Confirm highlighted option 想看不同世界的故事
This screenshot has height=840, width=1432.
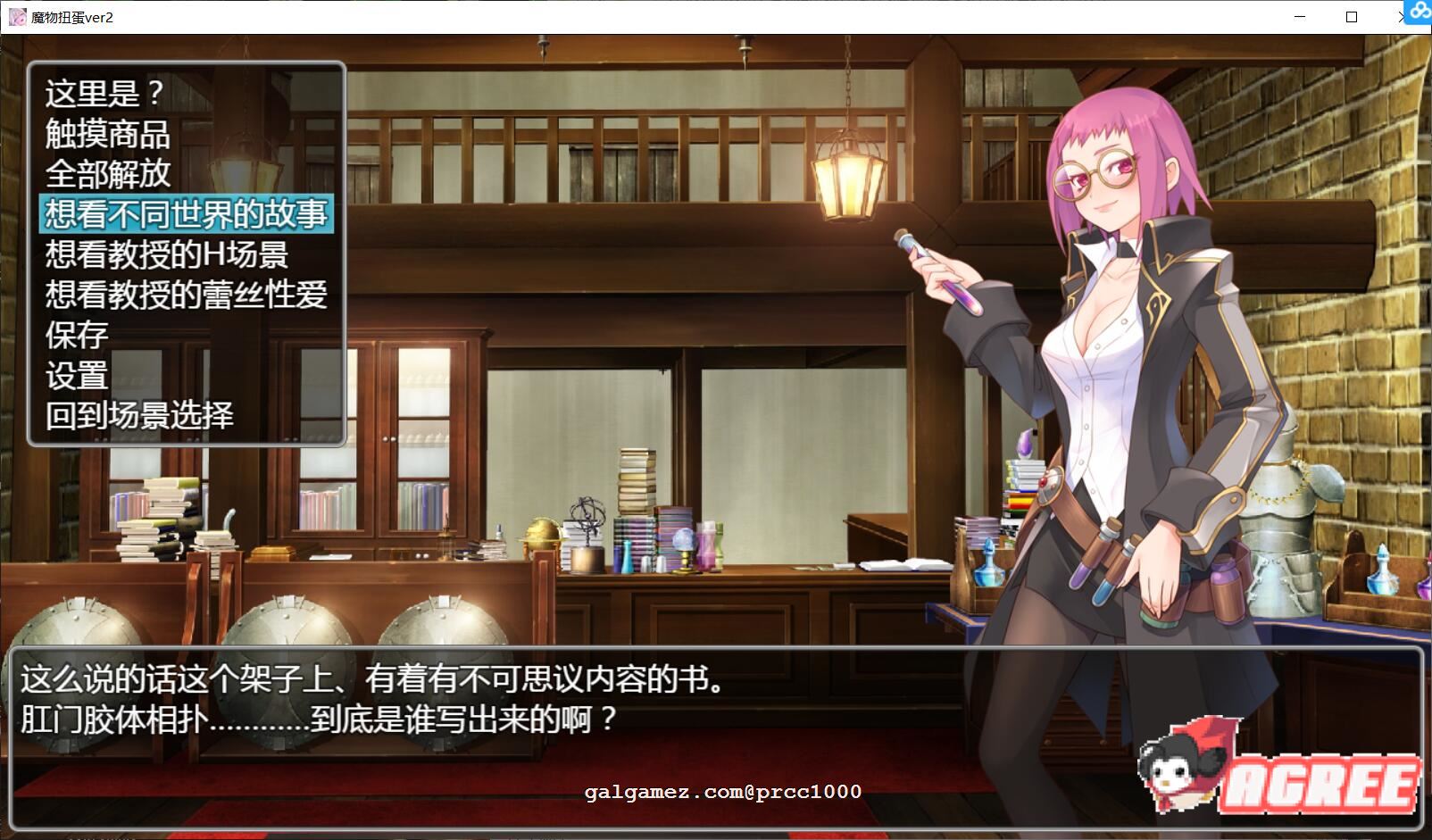pos(186,213)
